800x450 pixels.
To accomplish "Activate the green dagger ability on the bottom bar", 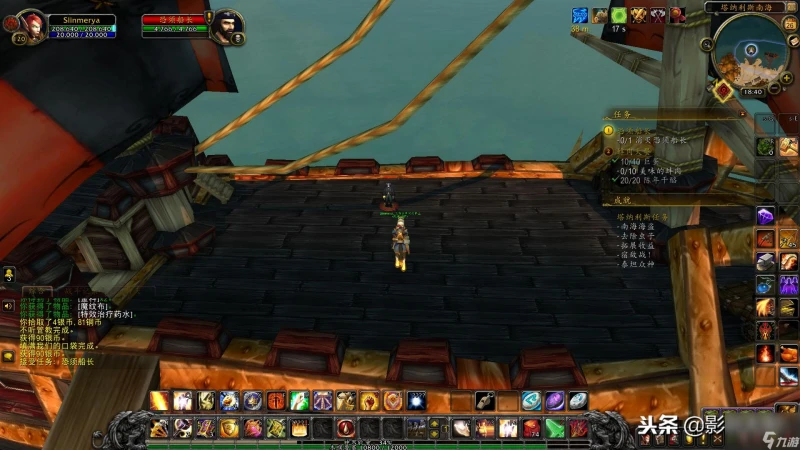I will 553,428.
